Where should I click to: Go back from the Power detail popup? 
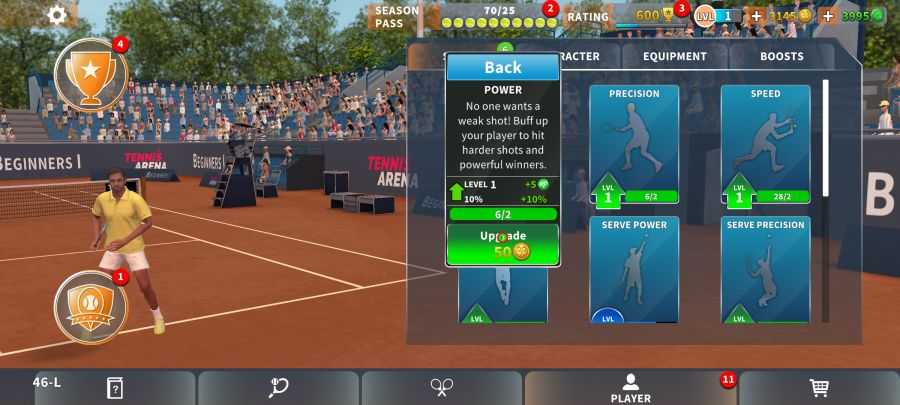[x=502, y=68]
